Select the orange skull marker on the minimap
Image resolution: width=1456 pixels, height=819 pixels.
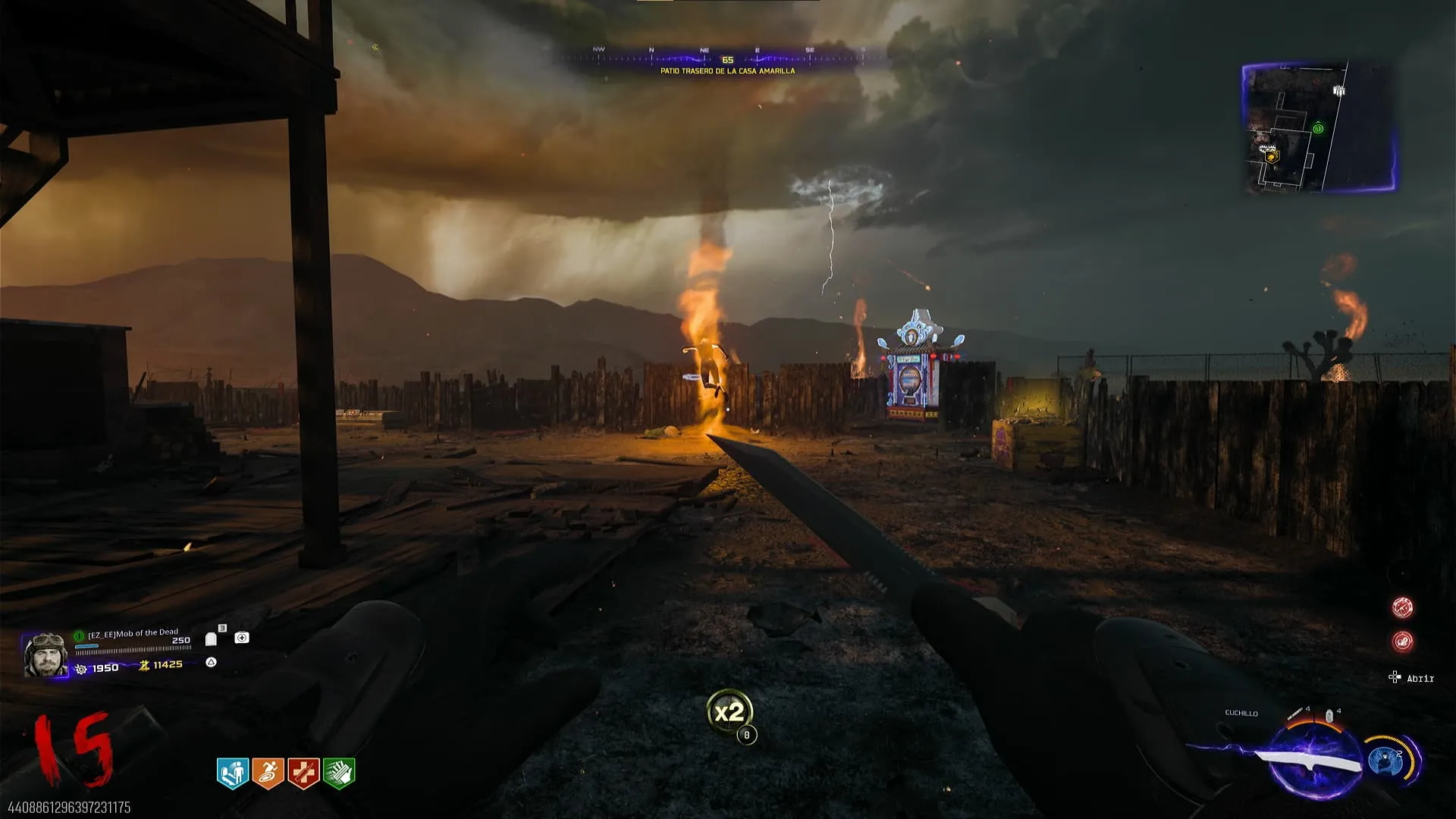coord(1272,157)
